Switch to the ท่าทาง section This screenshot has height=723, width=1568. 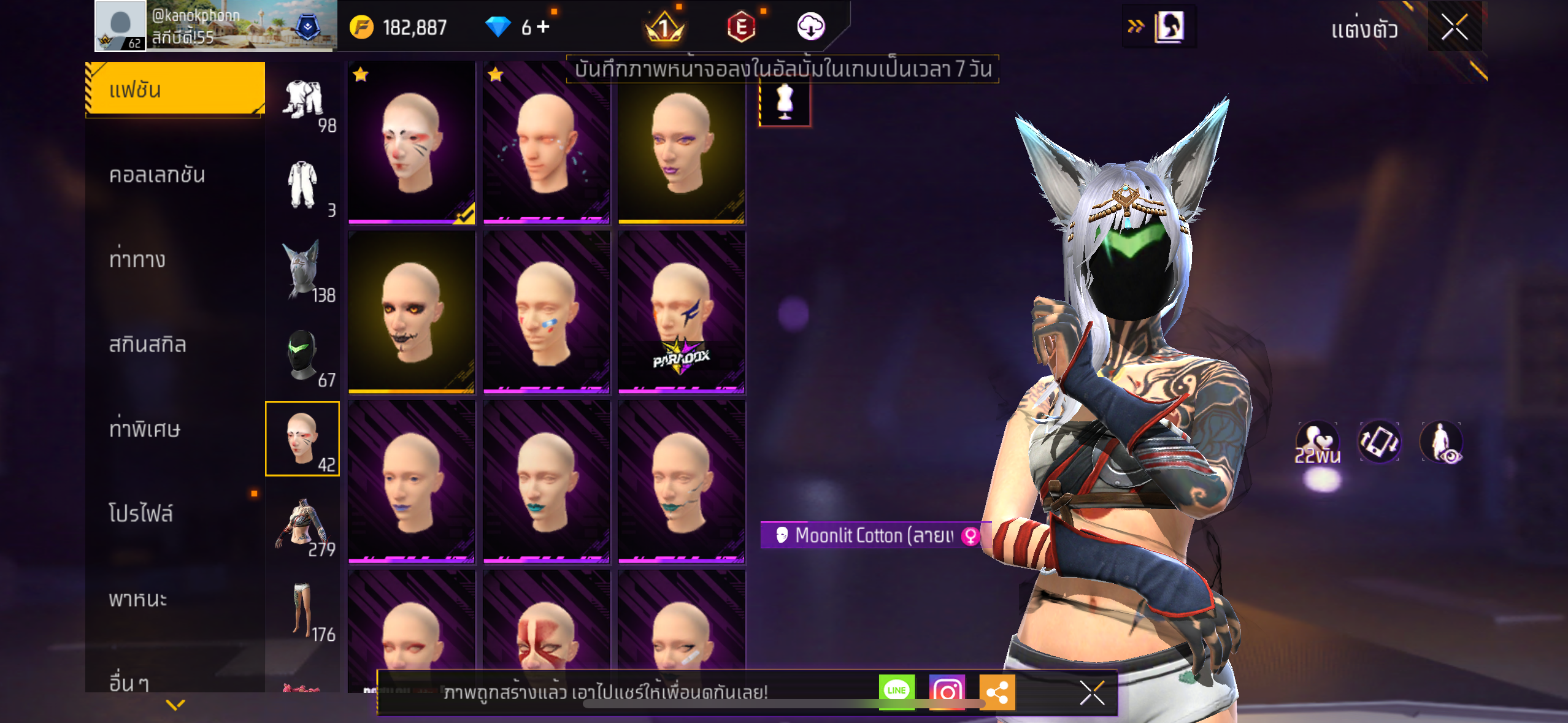pyautogui.click(x=137, y=259)
